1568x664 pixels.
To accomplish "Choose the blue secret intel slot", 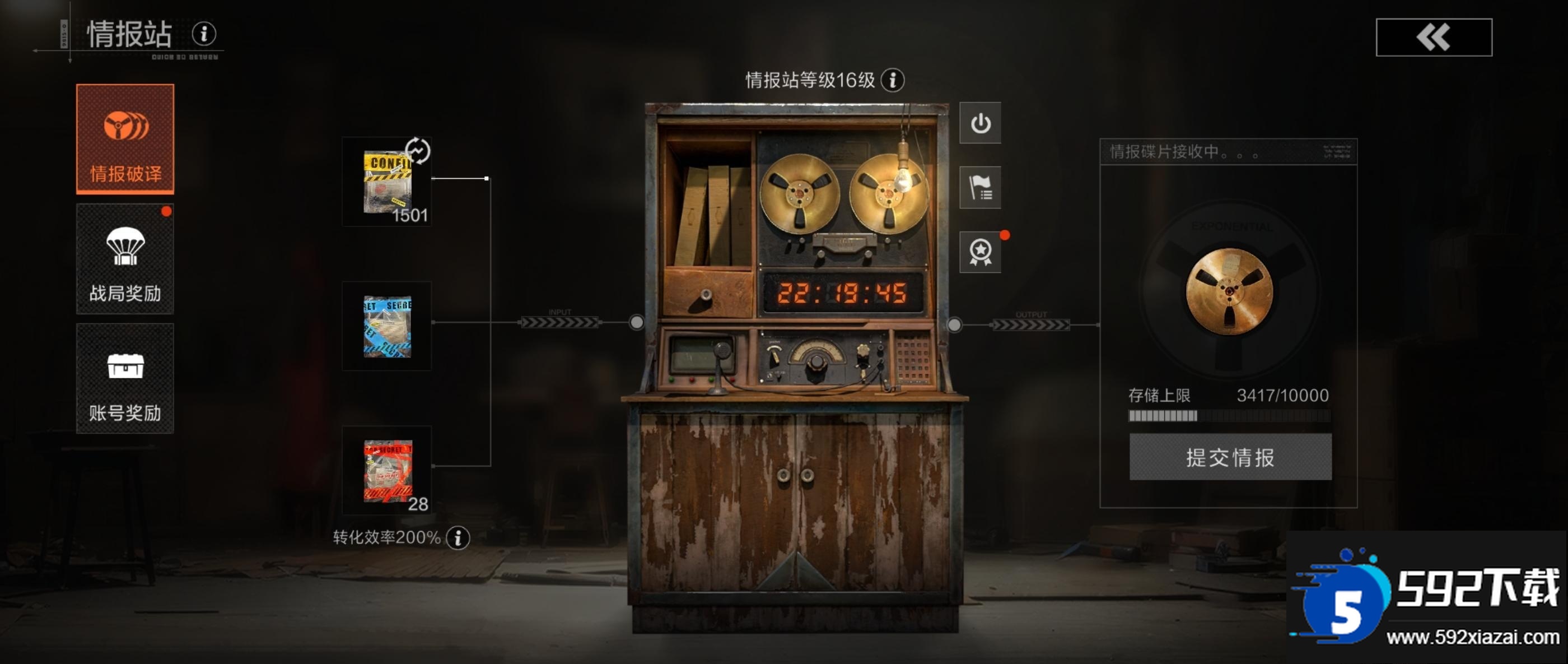I will coord(387,326).
